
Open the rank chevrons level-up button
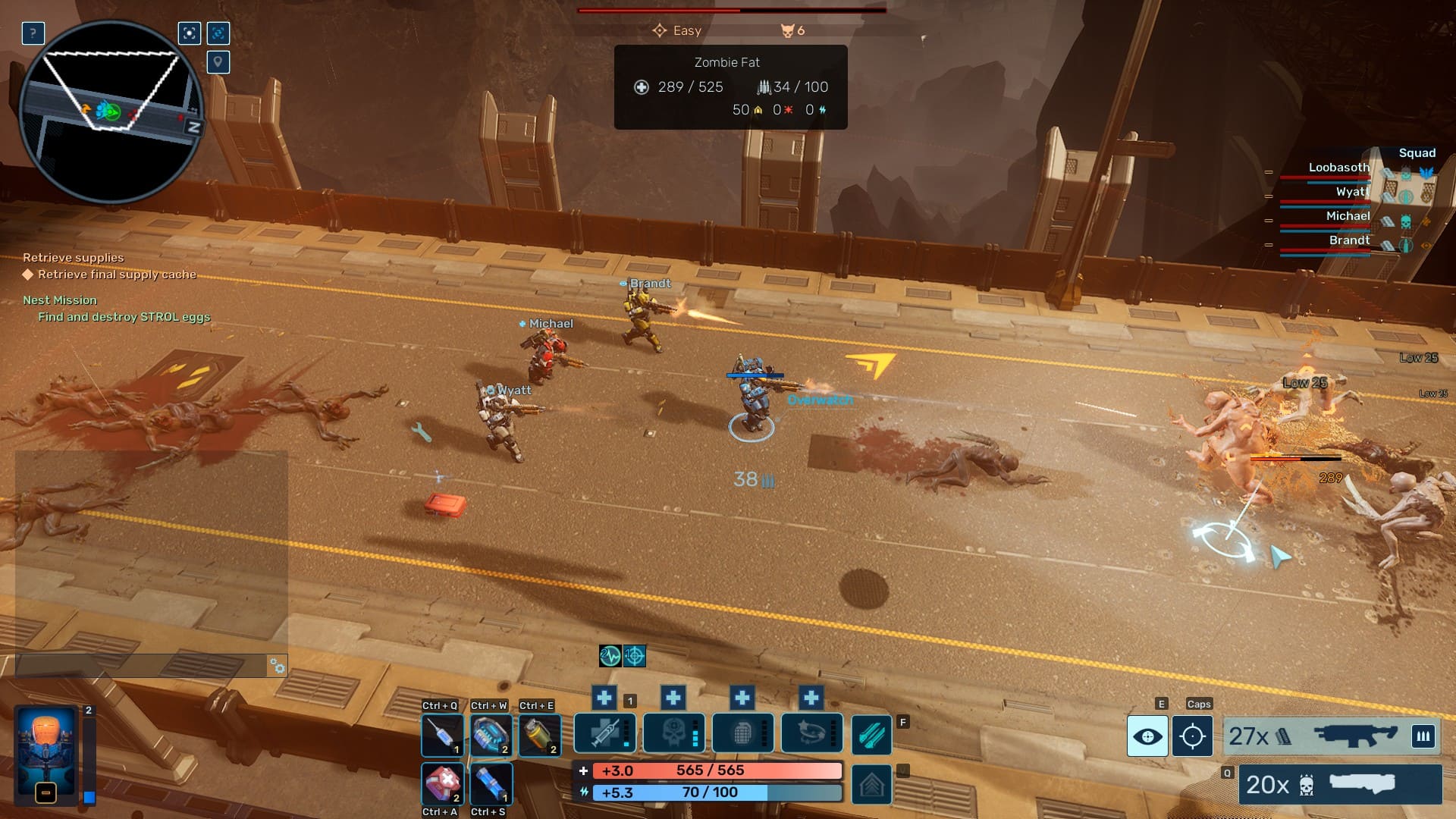(x=871, y=784)
